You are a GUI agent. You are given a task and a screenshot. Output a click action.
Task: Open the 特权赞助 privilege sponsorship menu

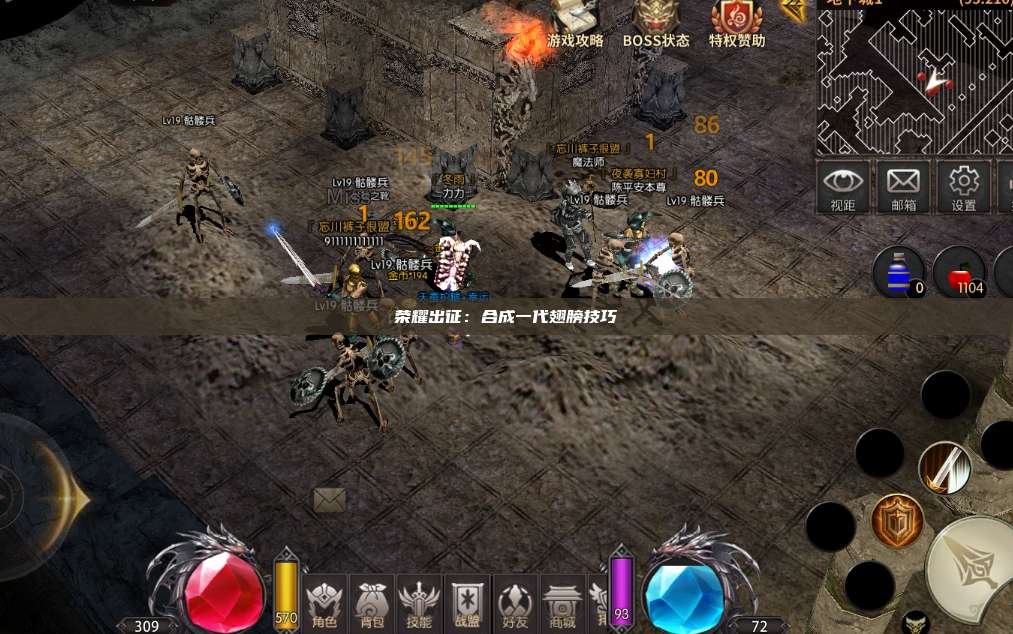[737, 24]
